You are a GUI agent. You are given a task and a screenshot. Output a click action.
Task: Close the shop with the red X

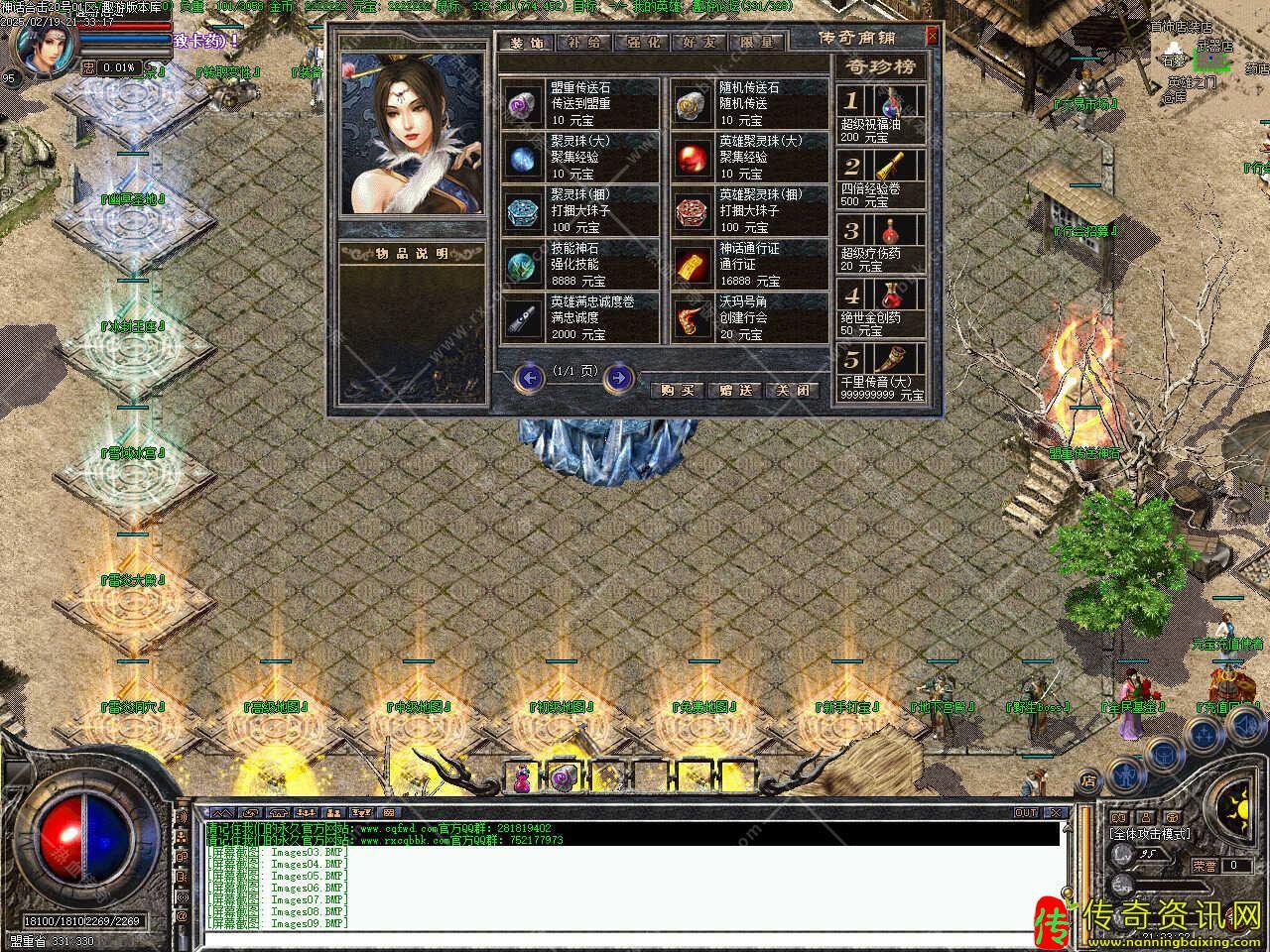click(932, 37)
